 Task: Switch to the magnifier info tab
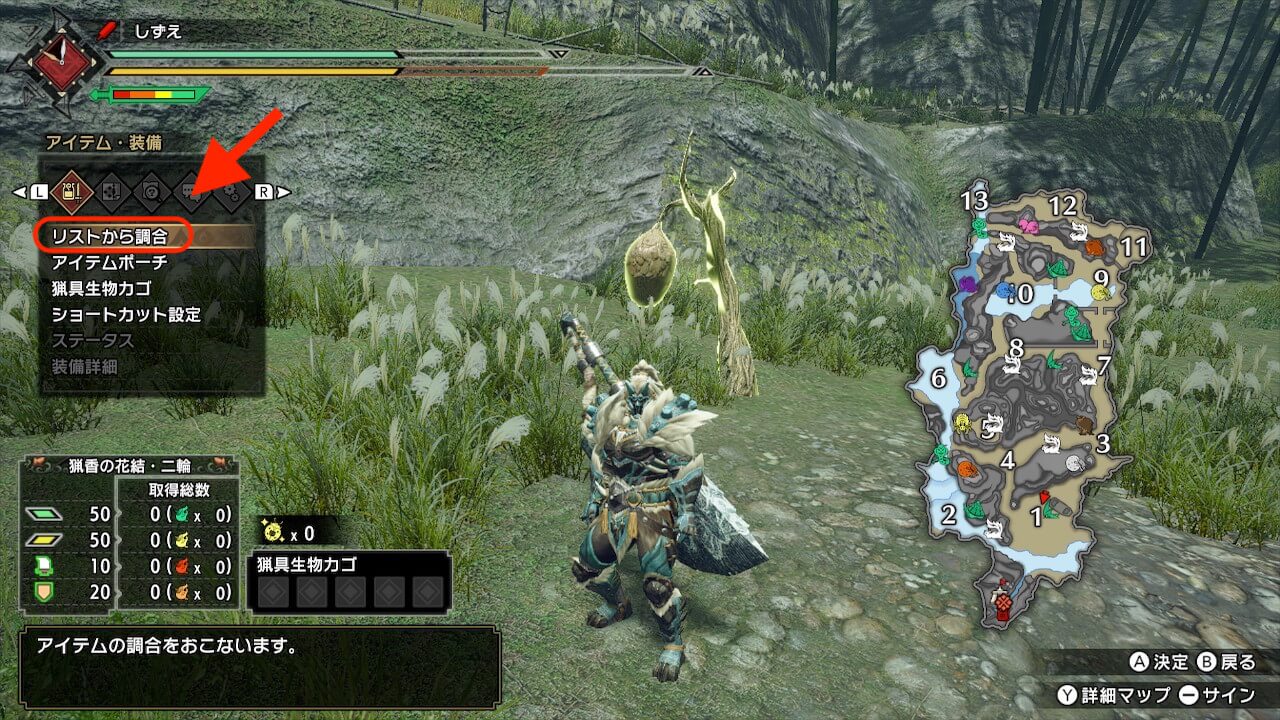[x=151, y=190]
